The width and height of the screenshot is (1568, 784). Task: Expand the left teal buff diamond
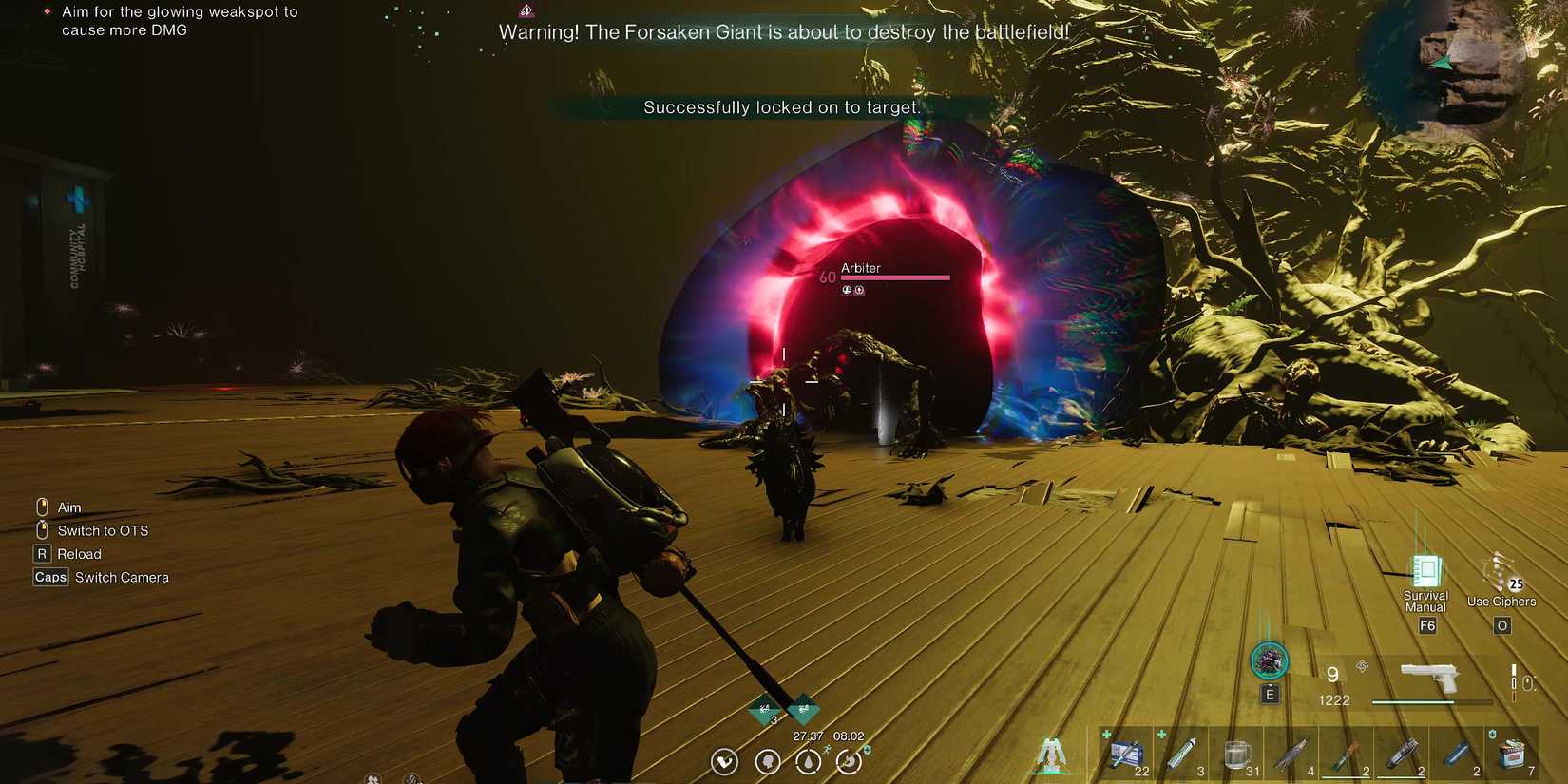763,710
